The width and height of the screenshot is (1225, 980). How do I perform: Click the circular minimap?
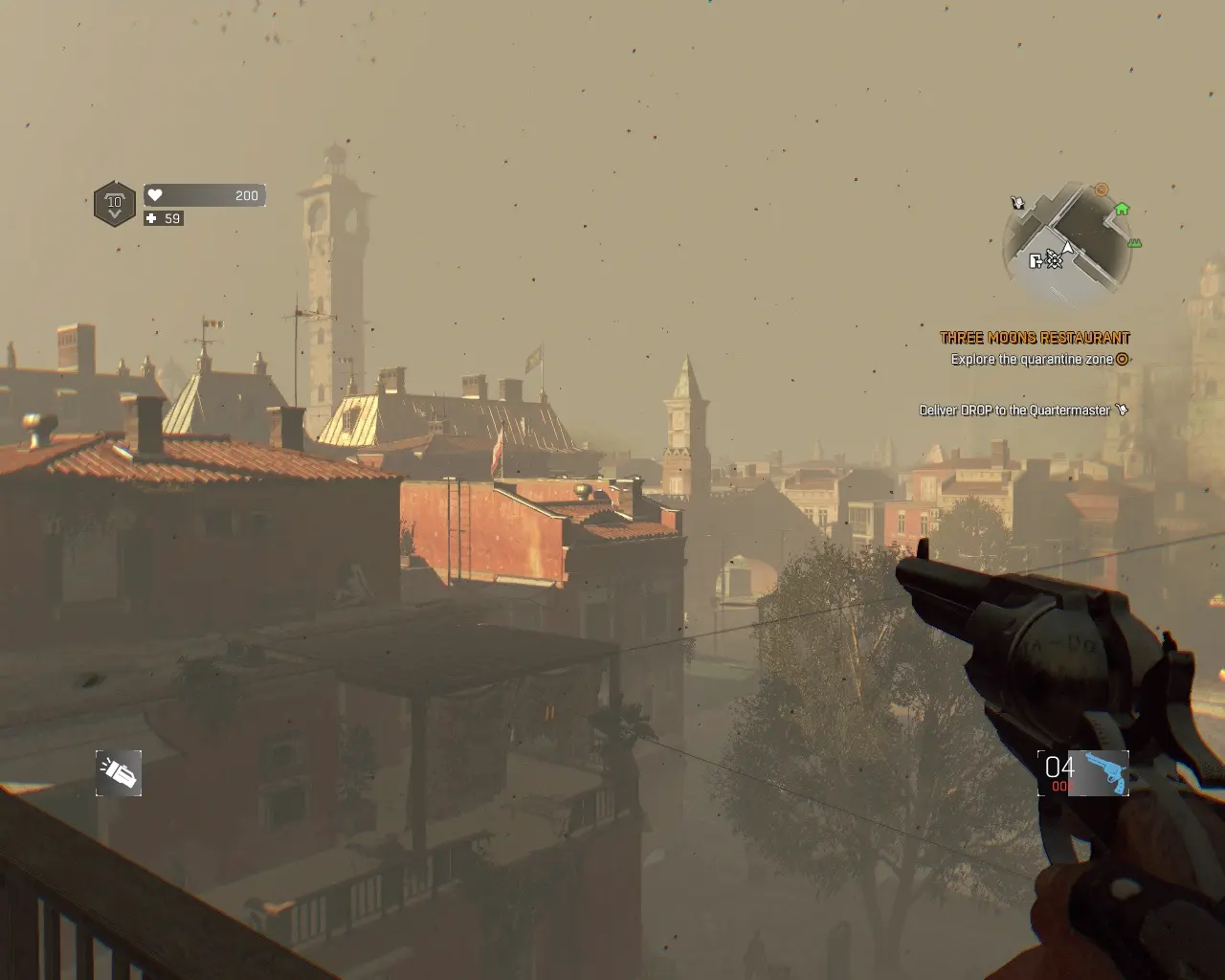(1065, 240)
